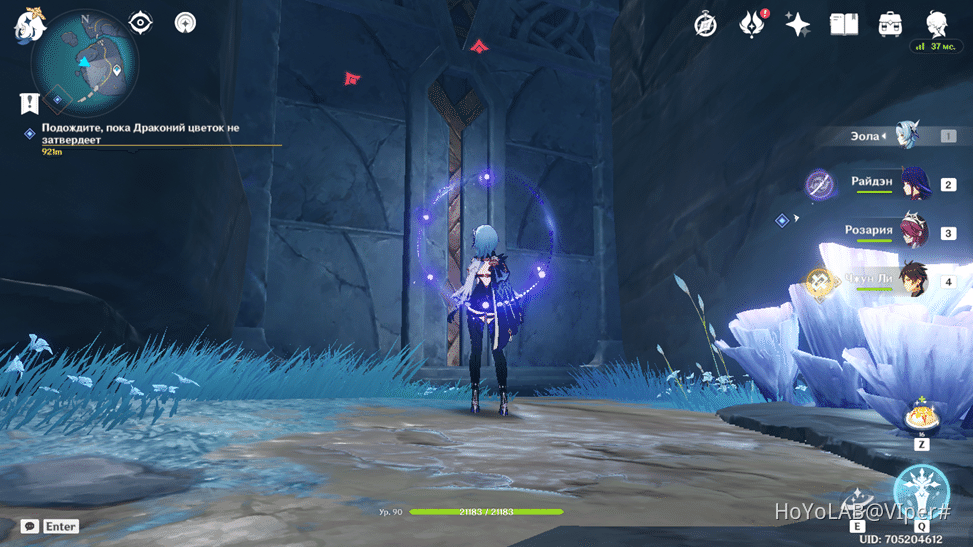Open the backpack inventory
973x547 pixels.
[x=890, y=24]
